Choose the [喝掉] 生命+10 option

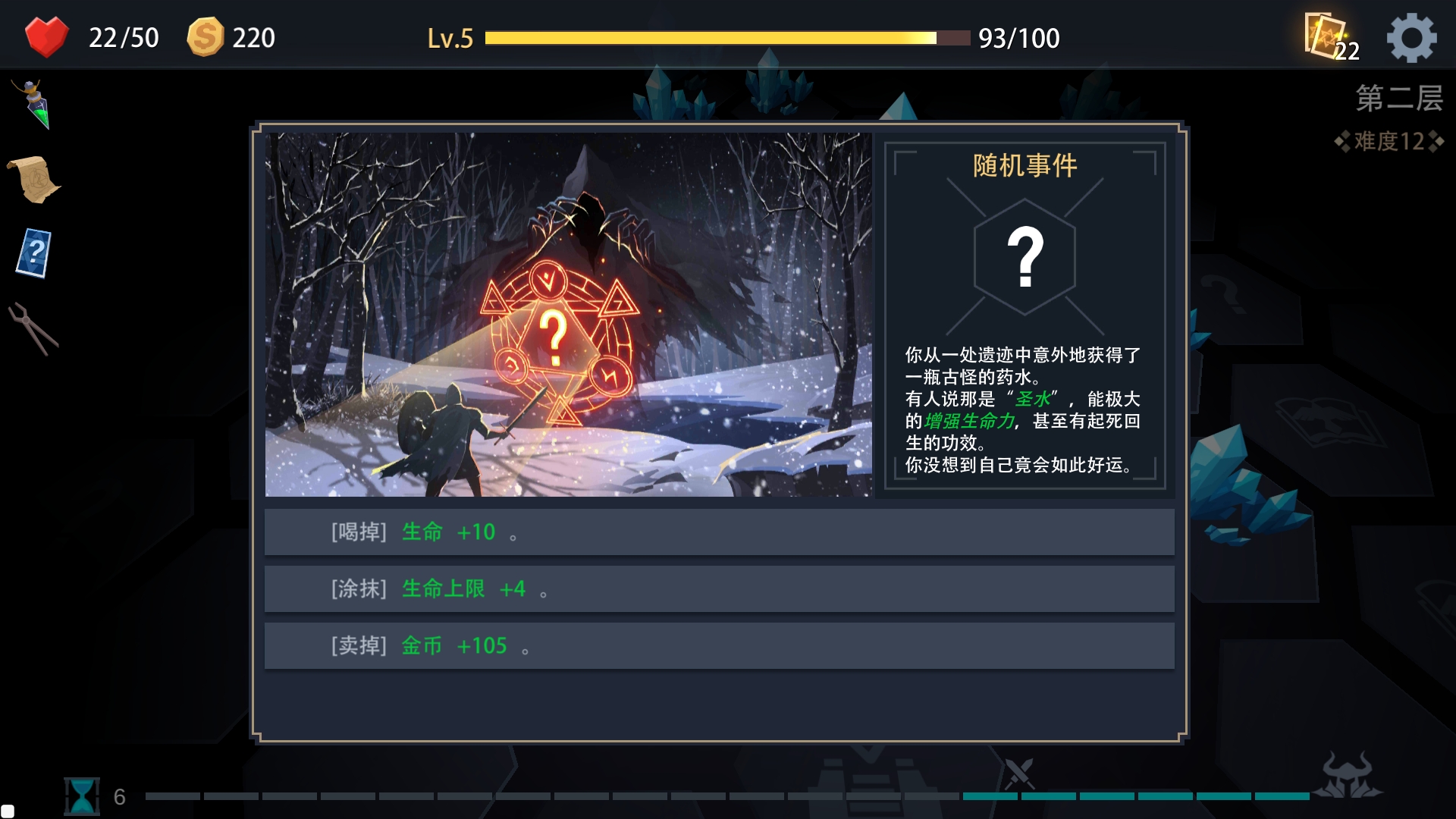[719, 532]
